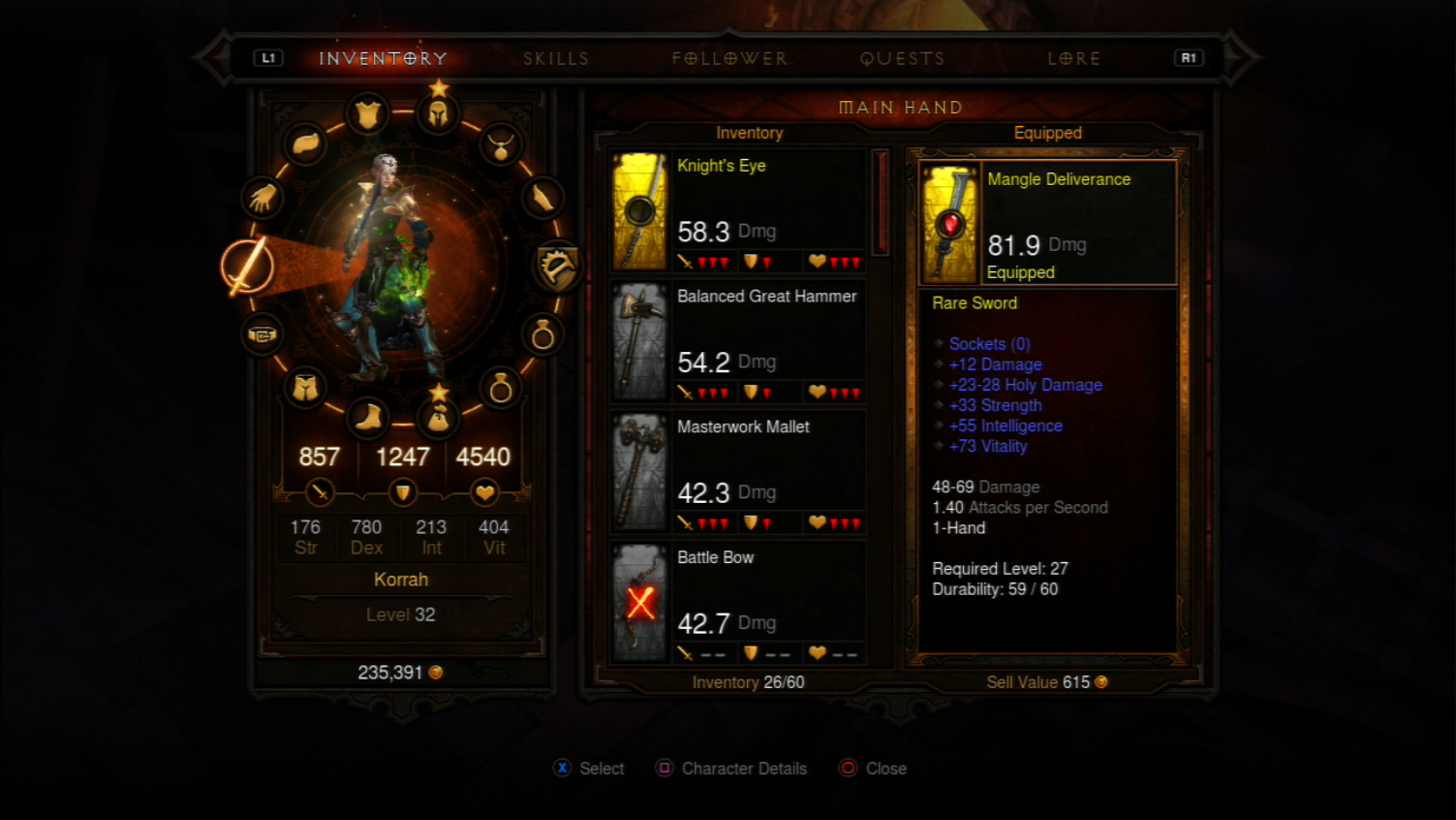Select the Battle Bow item
This screenshot has height=820, width=1456.
pyautogui.click(x=738, y=602)
